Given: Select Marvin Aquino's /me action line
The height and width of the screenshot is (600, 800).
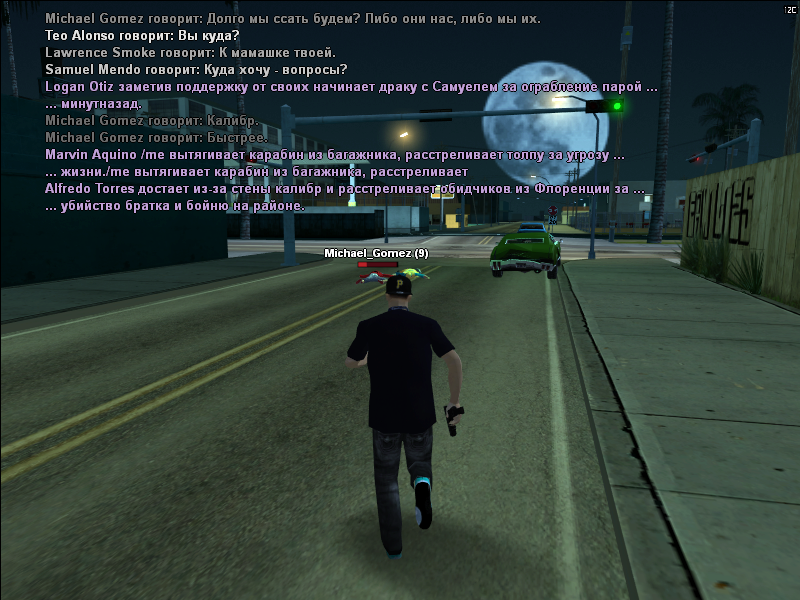Looking at the screenshot, I should pos(335,155).
